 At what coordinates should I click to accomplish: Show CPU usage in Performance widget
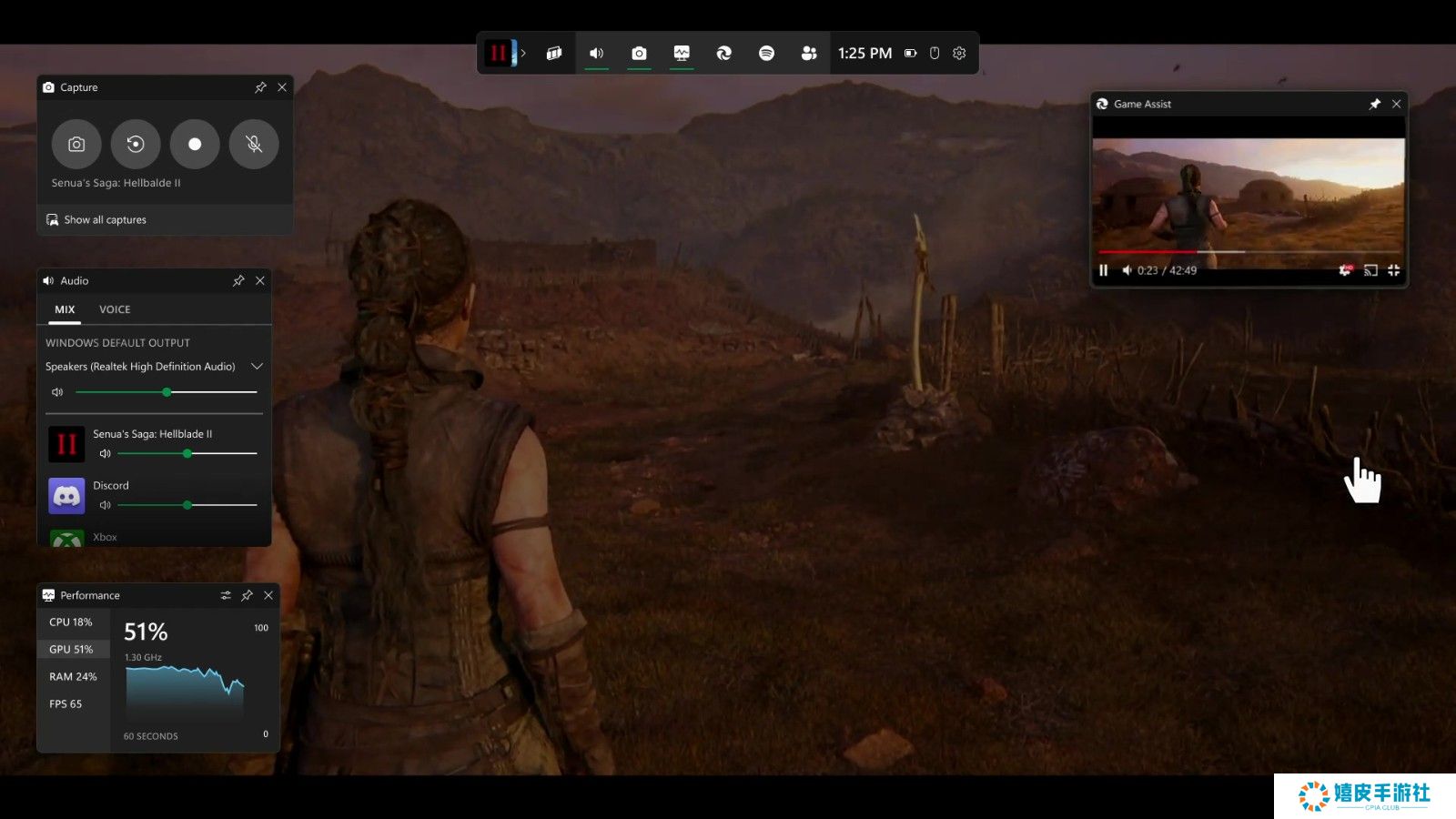(x=71, y=622)
